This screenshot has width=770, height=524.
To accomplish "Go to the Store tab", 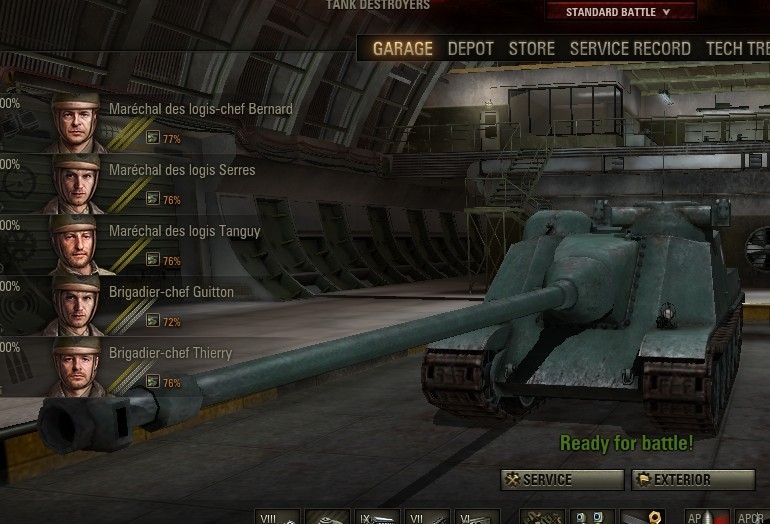I will (531, 48).
